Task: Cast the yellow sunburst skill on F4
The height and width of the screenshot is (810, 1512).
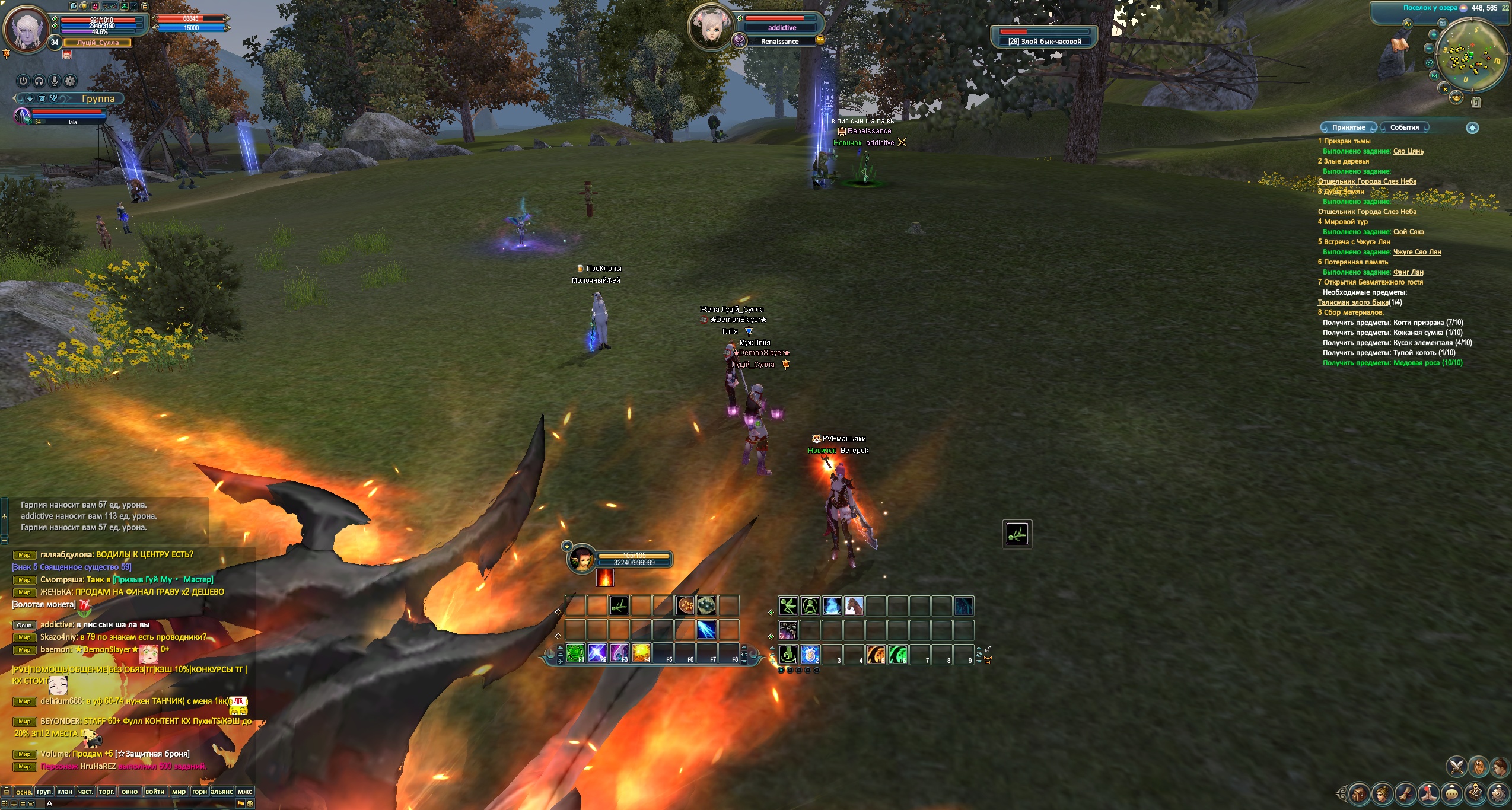Action: (x=641, y=653)
